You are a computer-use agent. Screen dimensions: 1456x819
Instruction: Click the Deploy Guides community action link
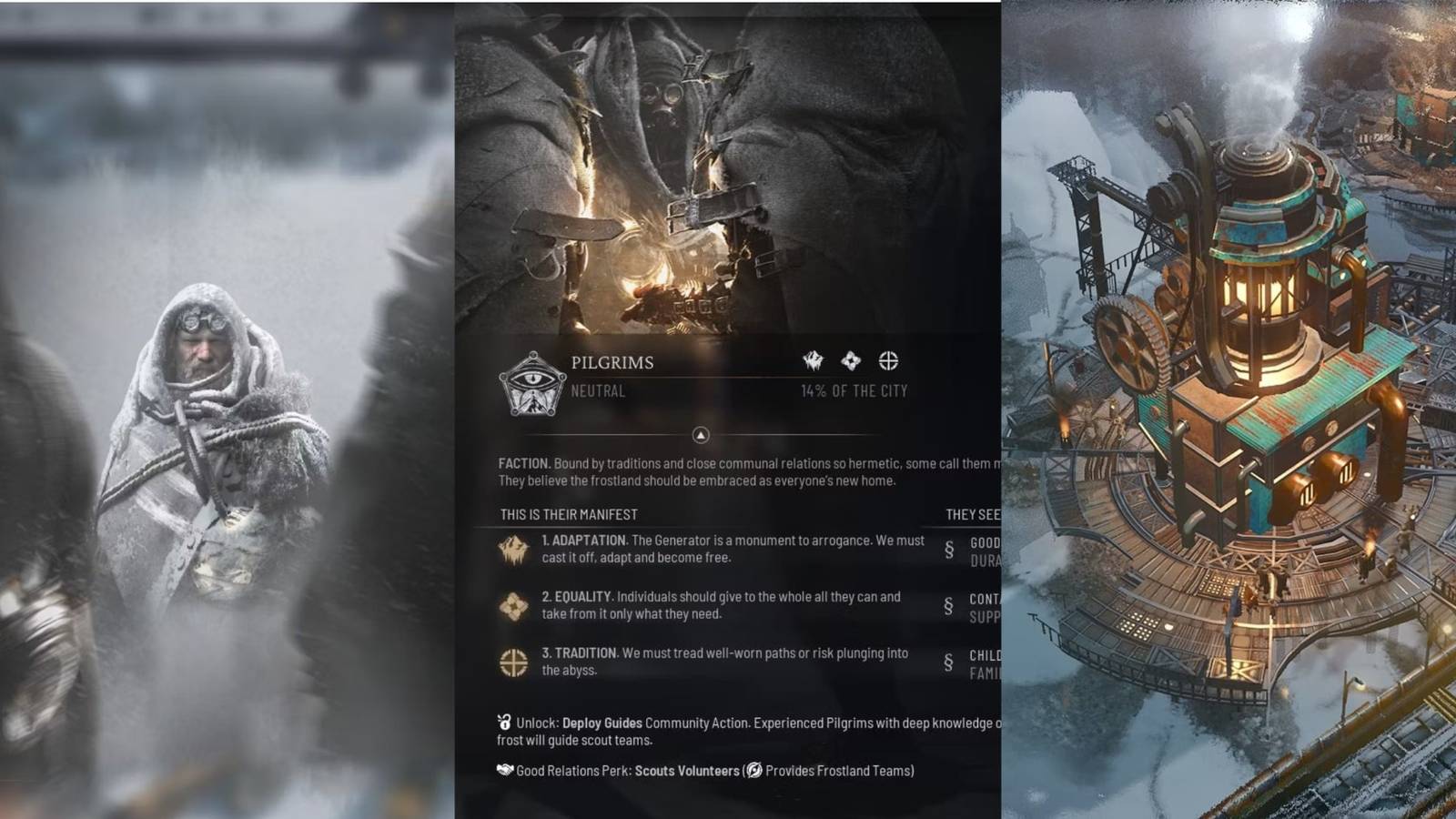[x=602, y=720]
